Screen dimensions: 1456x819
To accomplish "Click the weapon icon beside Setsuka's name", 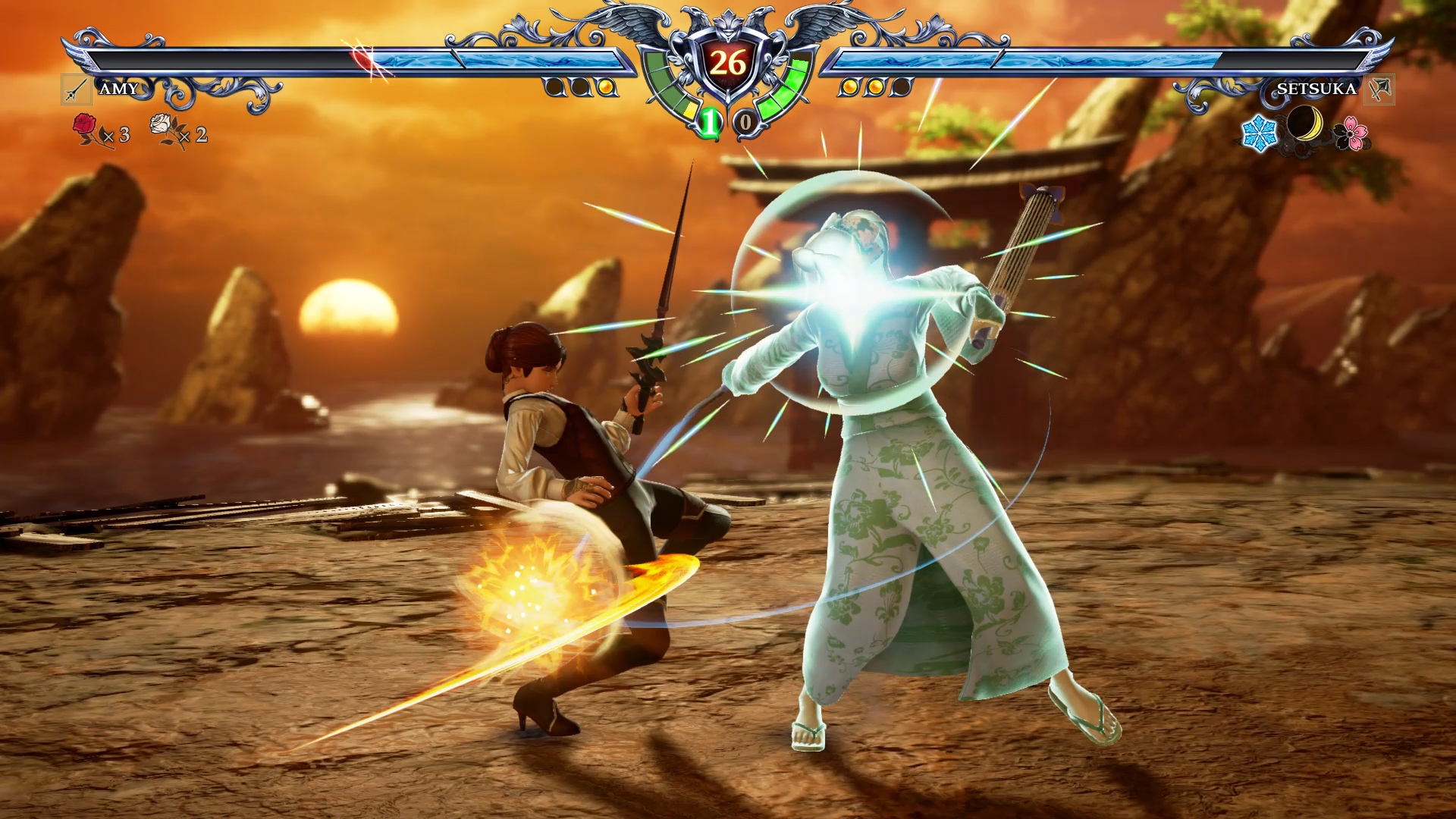I will 1379,89.
